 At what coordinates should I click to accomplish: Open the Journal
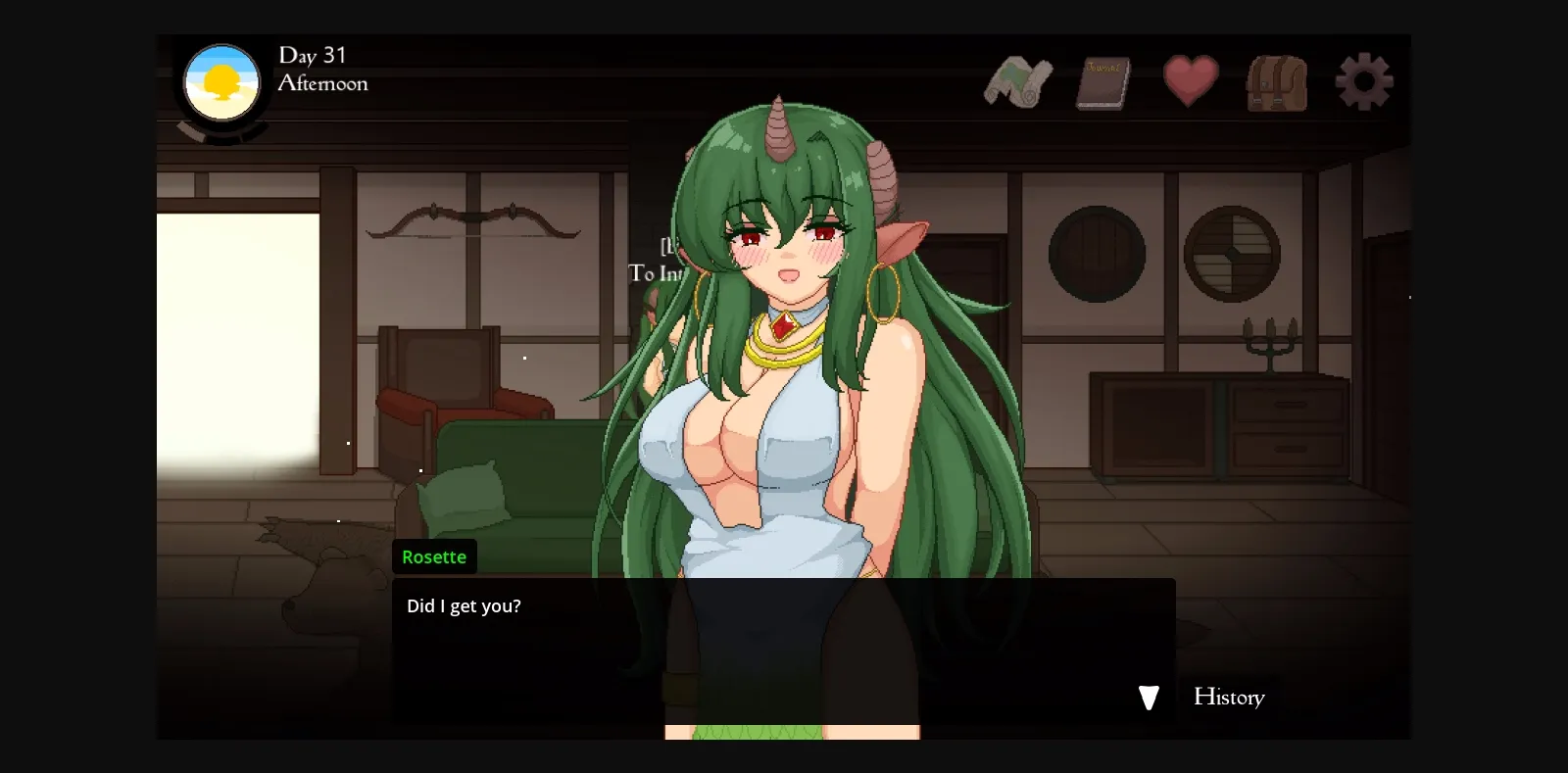(1103, 81)
